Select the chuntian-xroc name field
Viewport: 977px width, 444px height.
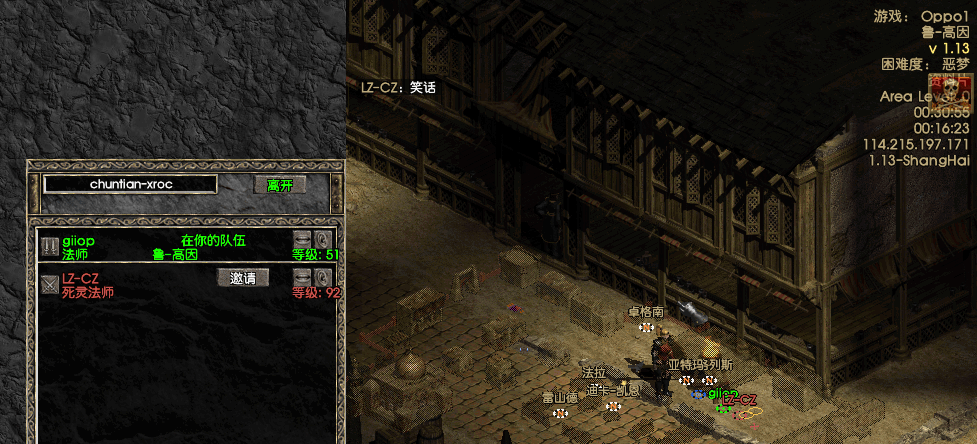pos(130,184)
